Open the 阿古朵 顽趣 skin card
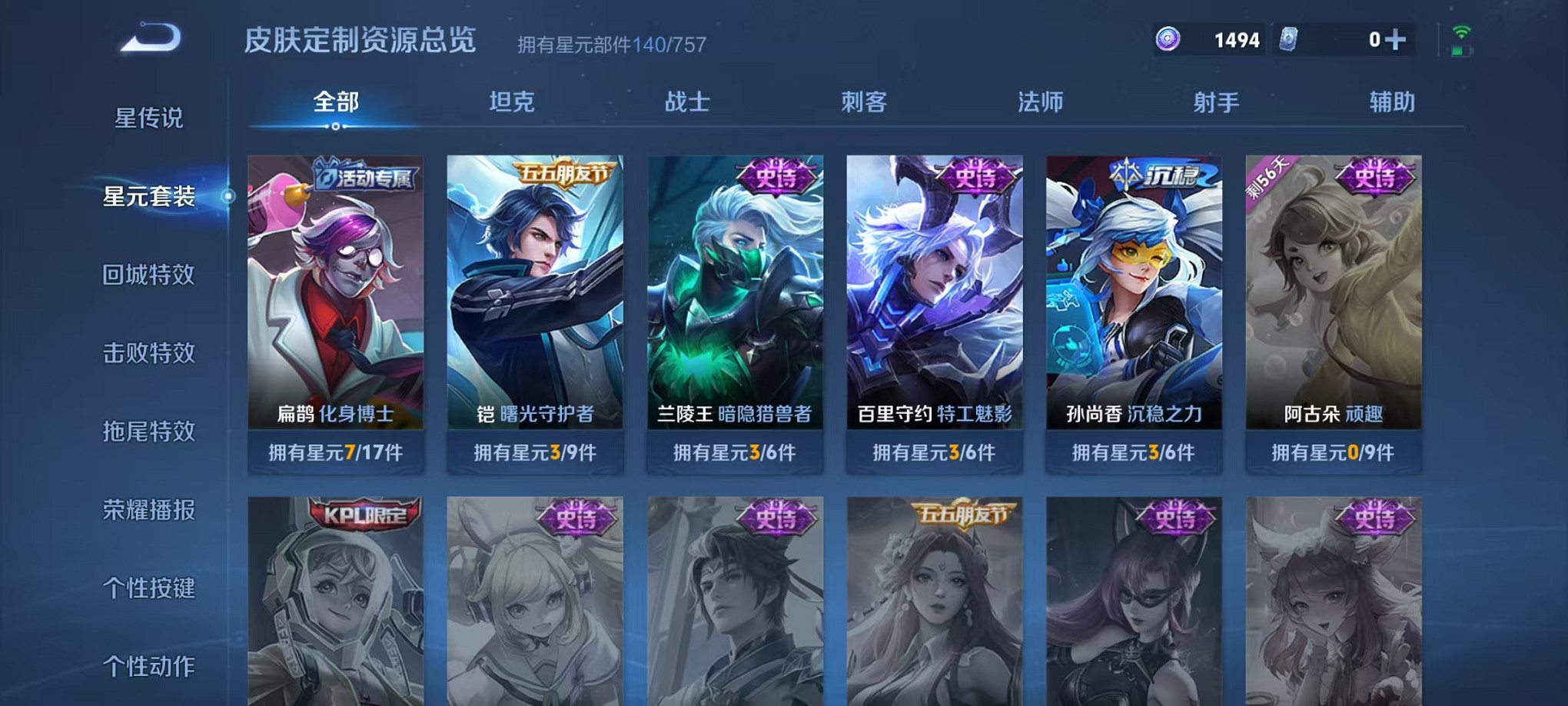 pyautogui.click(x=1334, y=308)
